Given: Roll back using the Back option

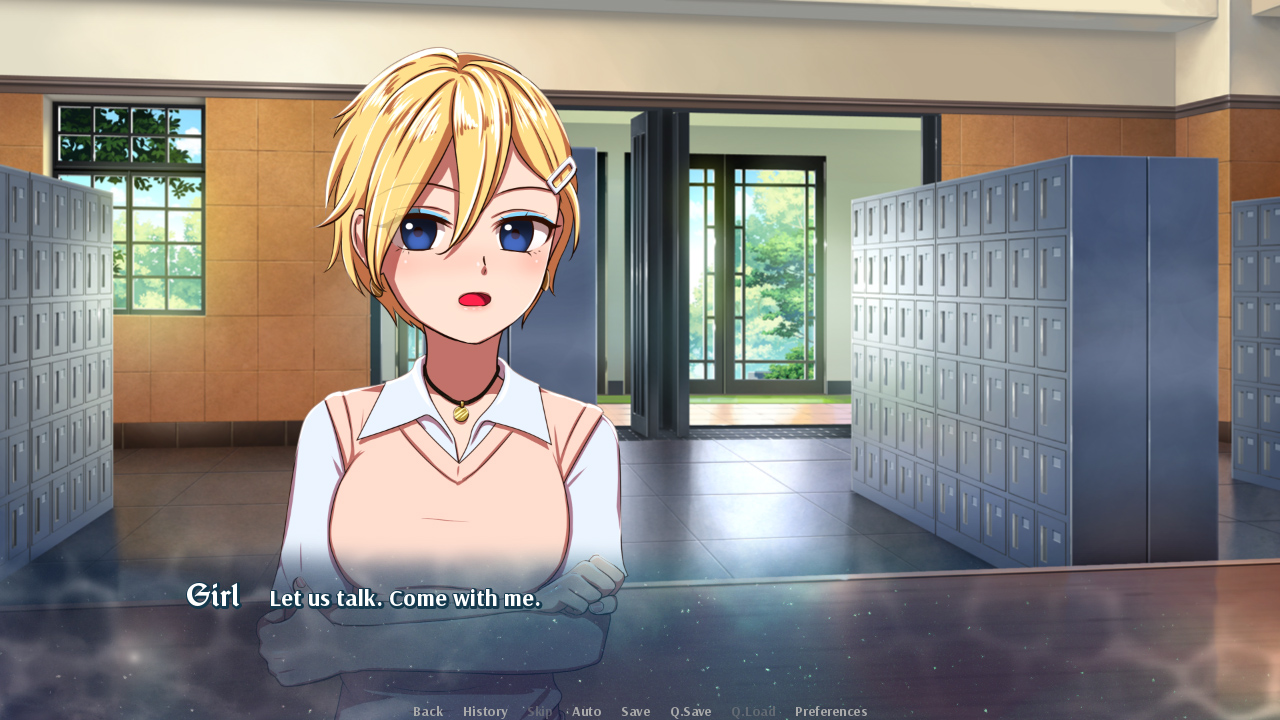Looking at the screenshot, I should coord(428,711).
